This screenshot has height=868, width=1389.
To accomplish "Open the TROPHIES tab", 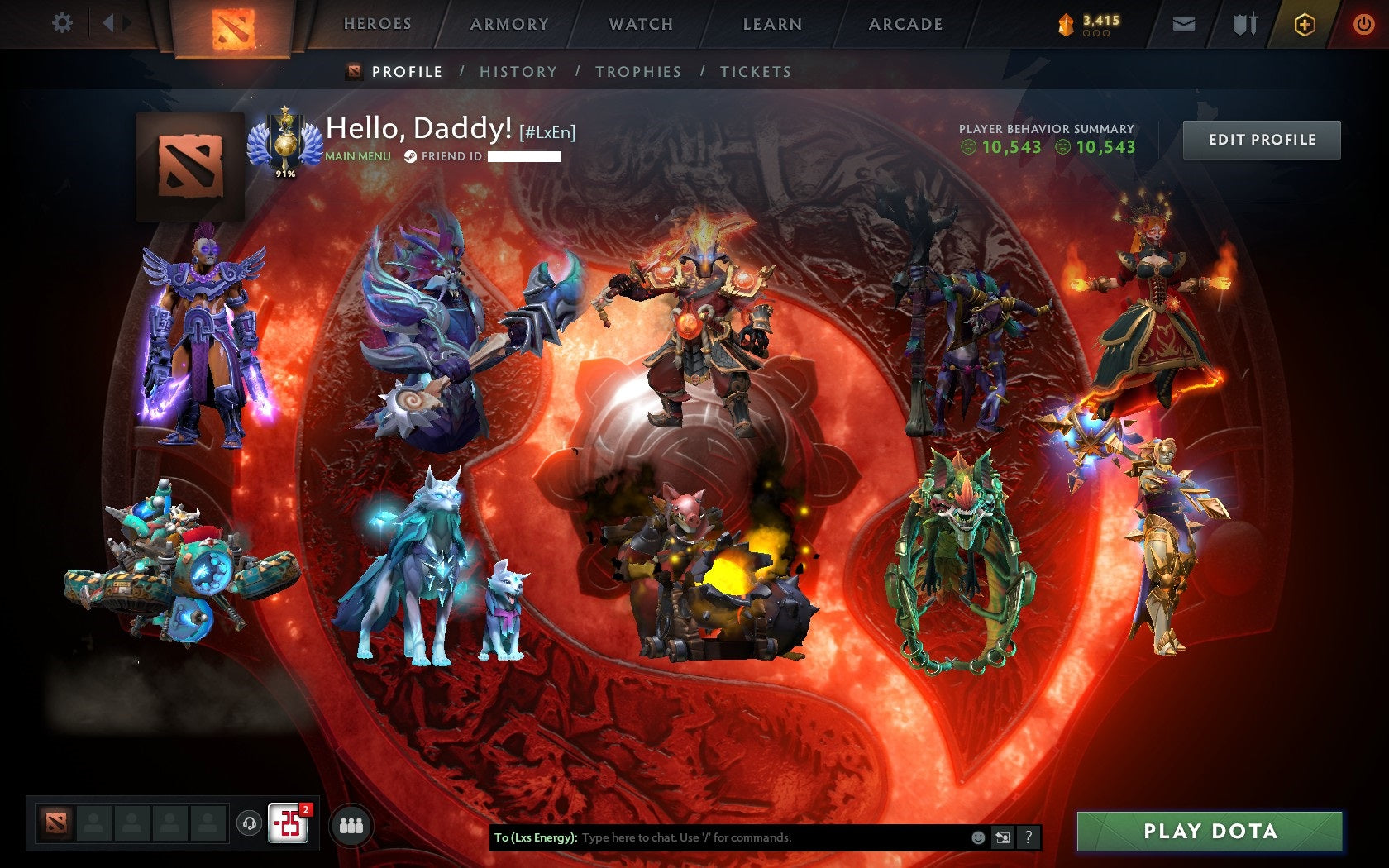I will click(x=637, y=72).
